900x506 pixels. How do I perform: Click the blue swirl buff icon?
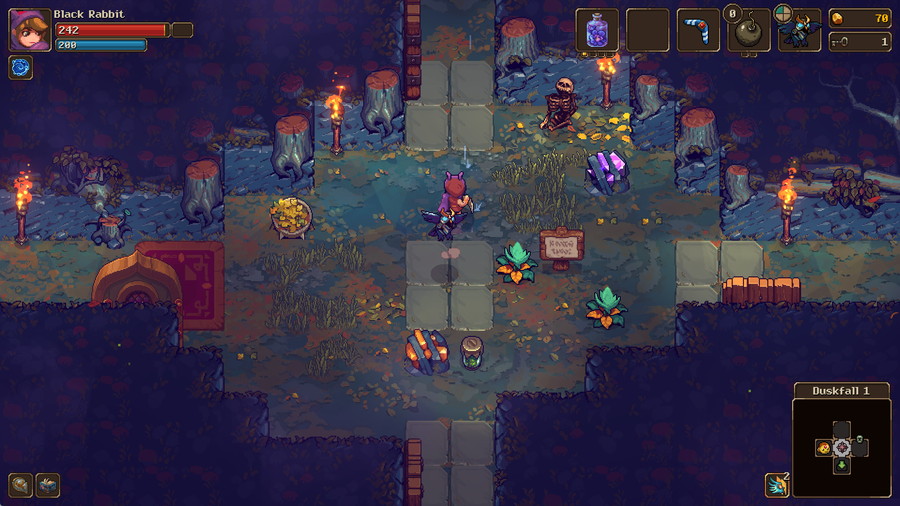pos(20,67)
